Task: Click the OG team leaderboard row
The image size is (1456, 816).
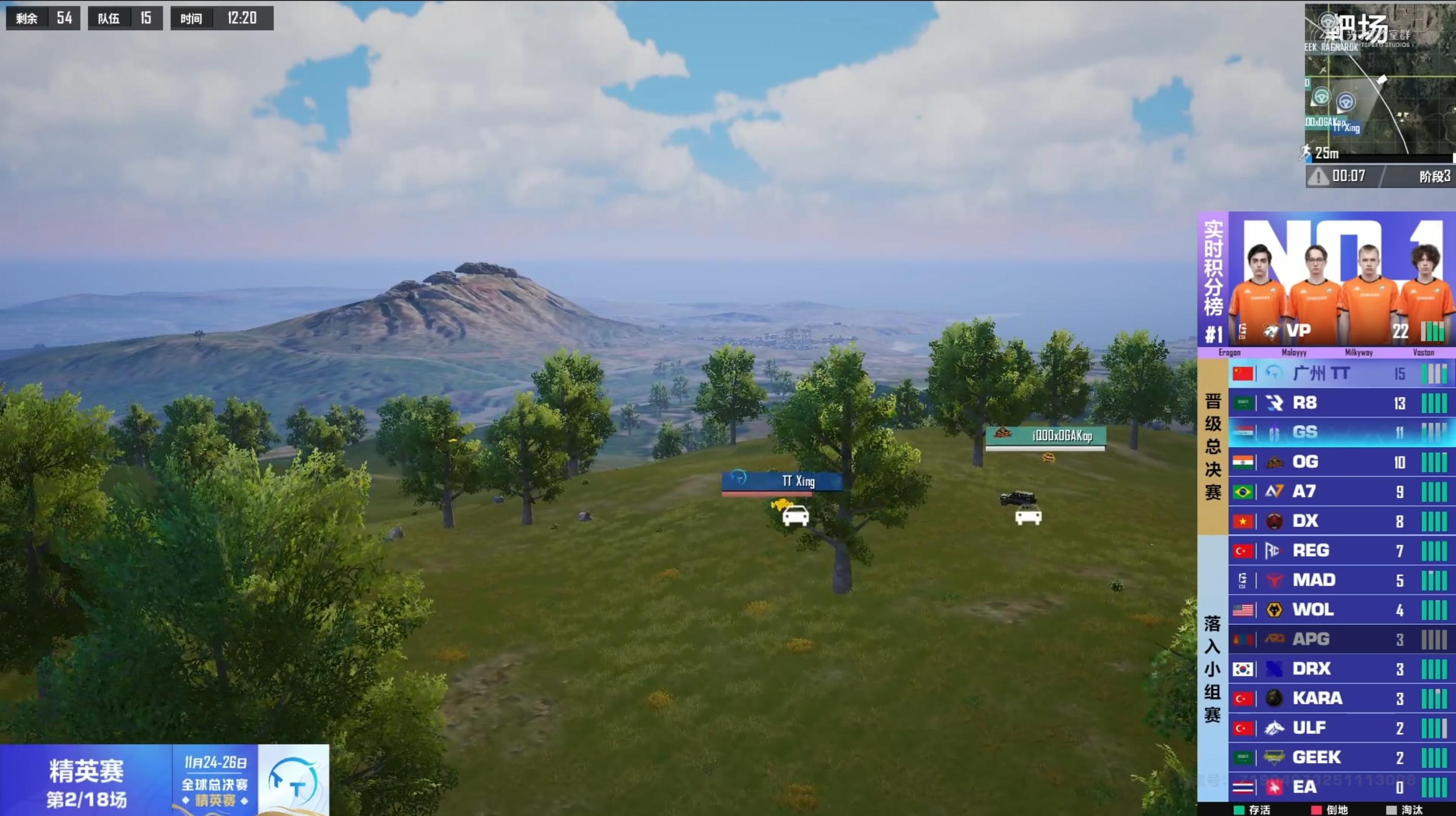Action: (x=1340, y=462)
